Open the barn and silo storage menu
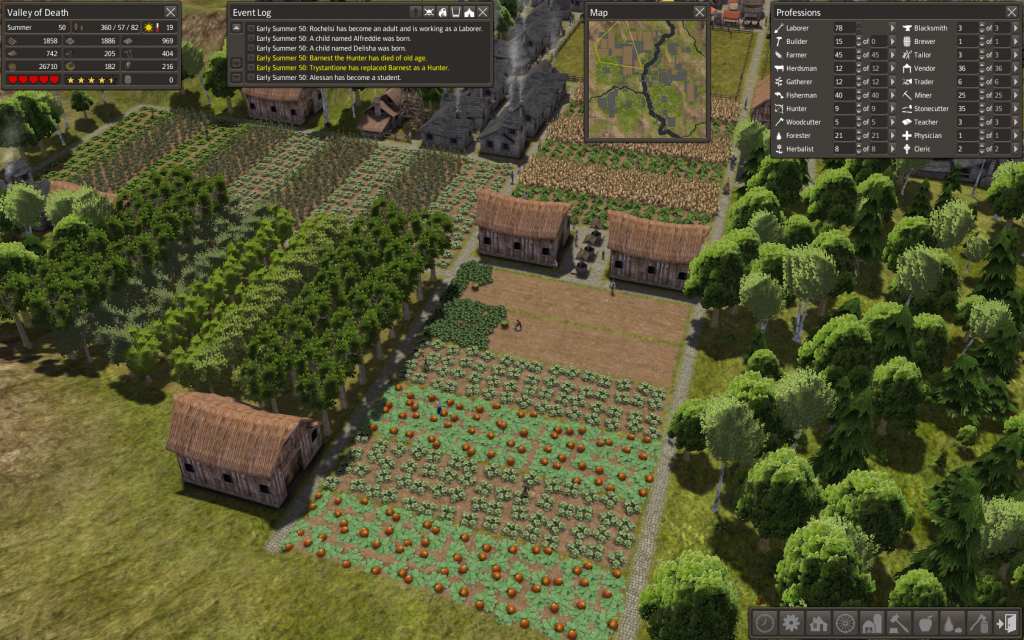Screen dimensions: 1024x640 click(872, 622)
